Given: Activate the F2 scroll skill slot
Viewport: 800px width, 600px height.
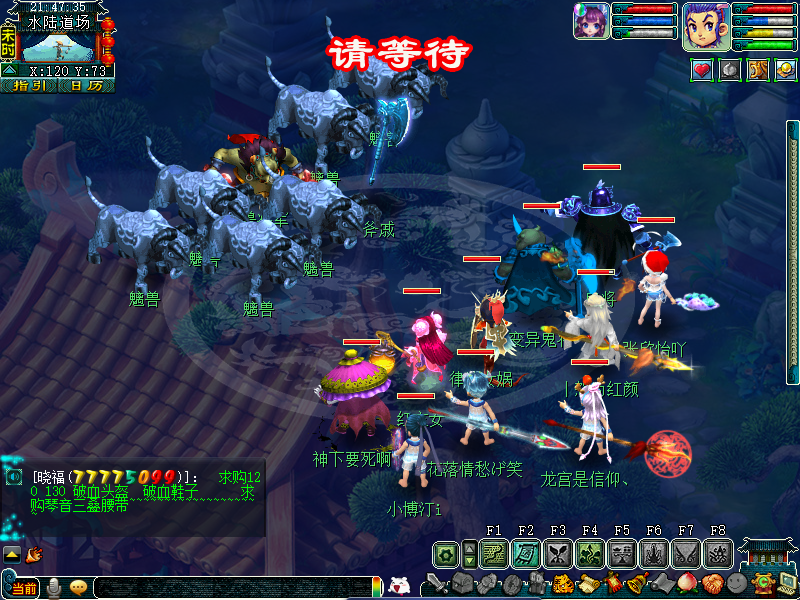Looking at the screenshot, I should click(x=526, y=553).
